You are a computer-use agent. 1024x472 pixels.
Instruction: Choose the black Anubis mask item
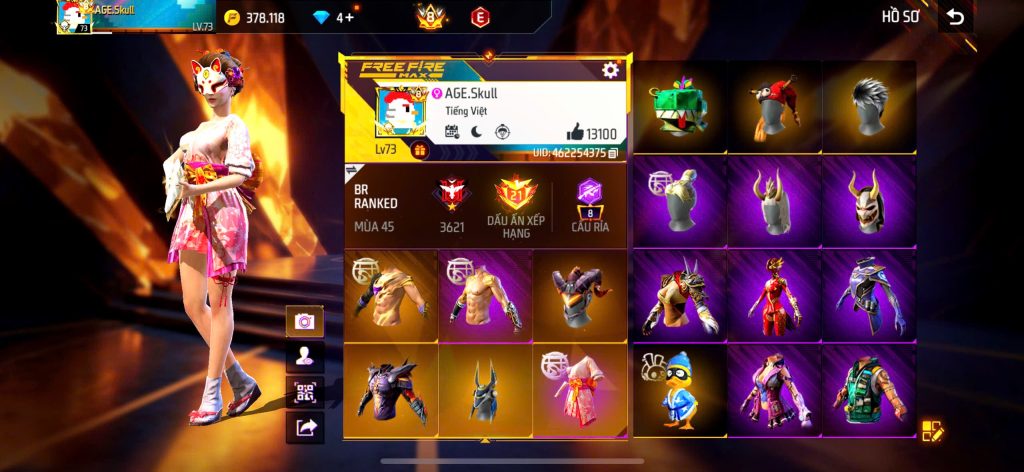(485, 390)
